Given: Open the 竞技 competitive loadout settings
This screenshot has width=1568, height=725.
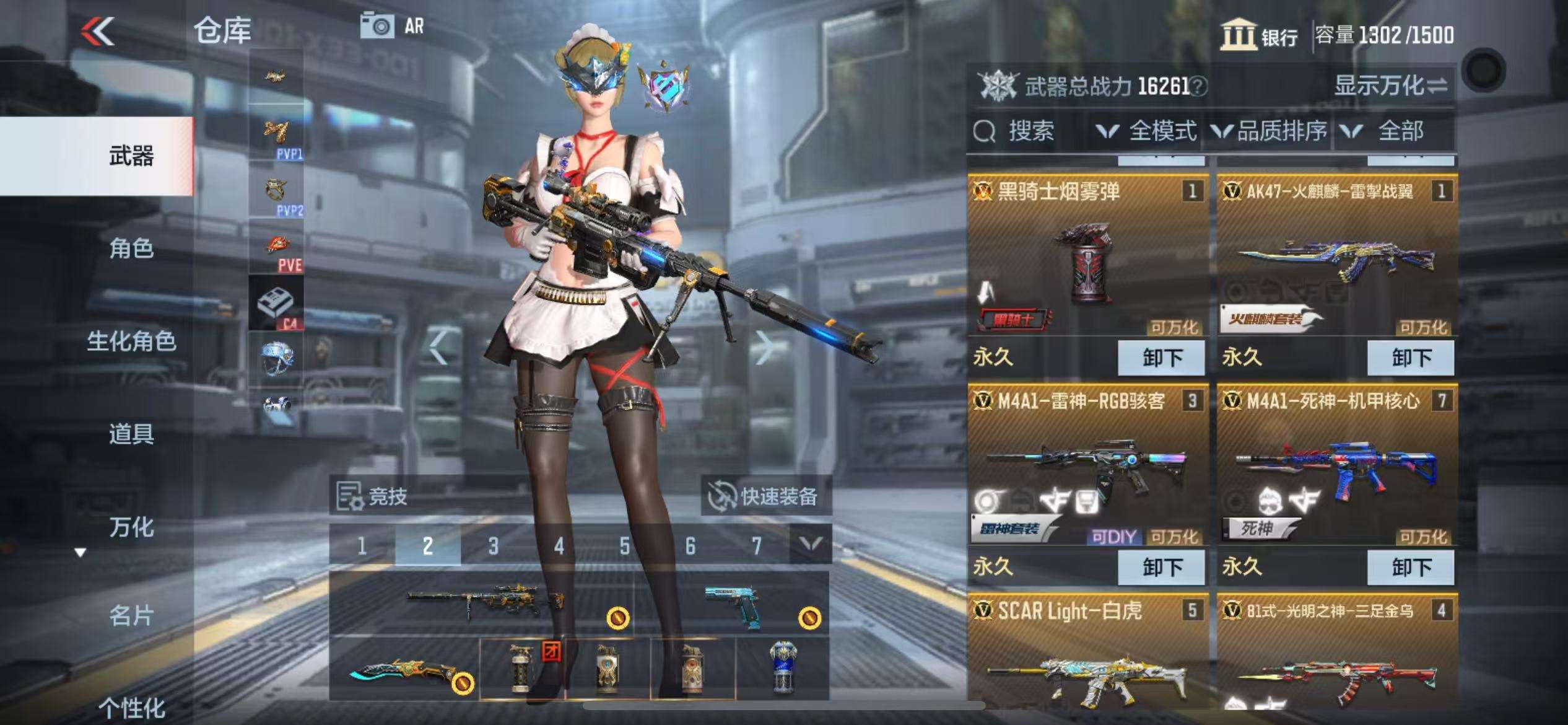Looking at the screenshot, I should [373, 496].
